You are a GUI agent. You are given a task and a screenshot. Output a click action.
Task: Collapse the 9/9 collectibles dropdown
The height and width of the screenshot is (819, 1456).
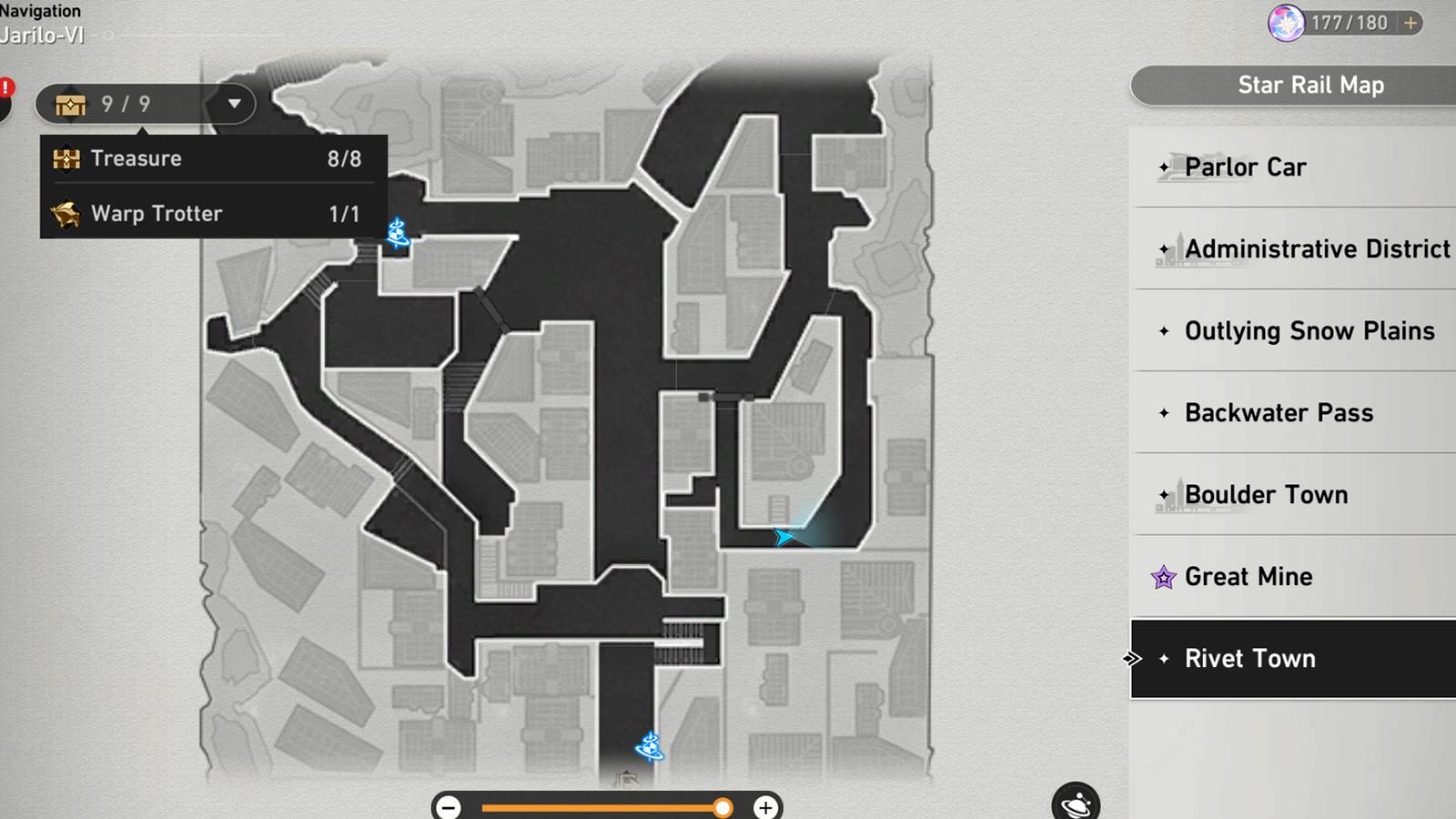235,104
